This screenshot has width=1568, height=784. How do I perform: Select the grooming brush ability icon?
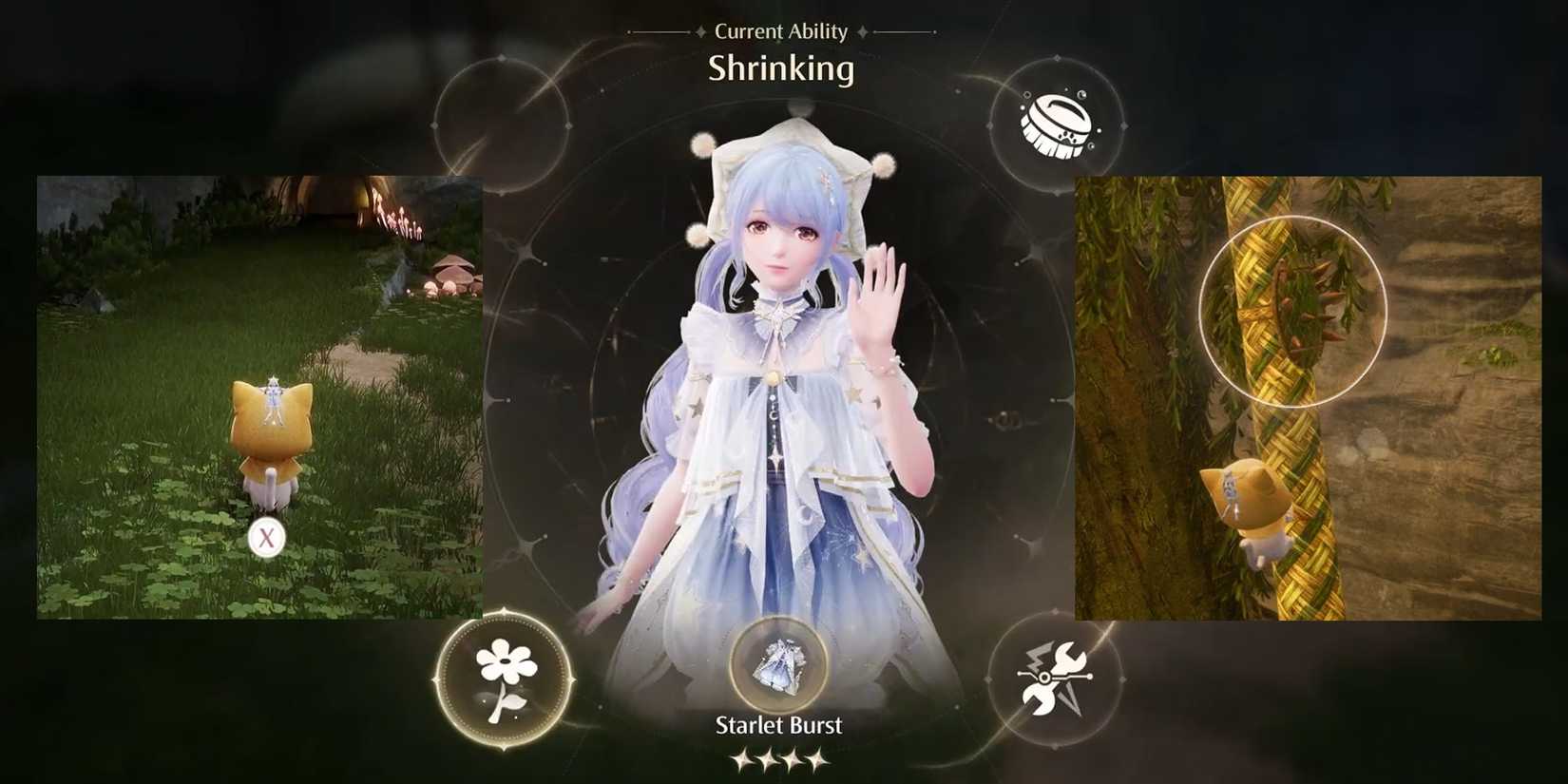[1058, 125]
